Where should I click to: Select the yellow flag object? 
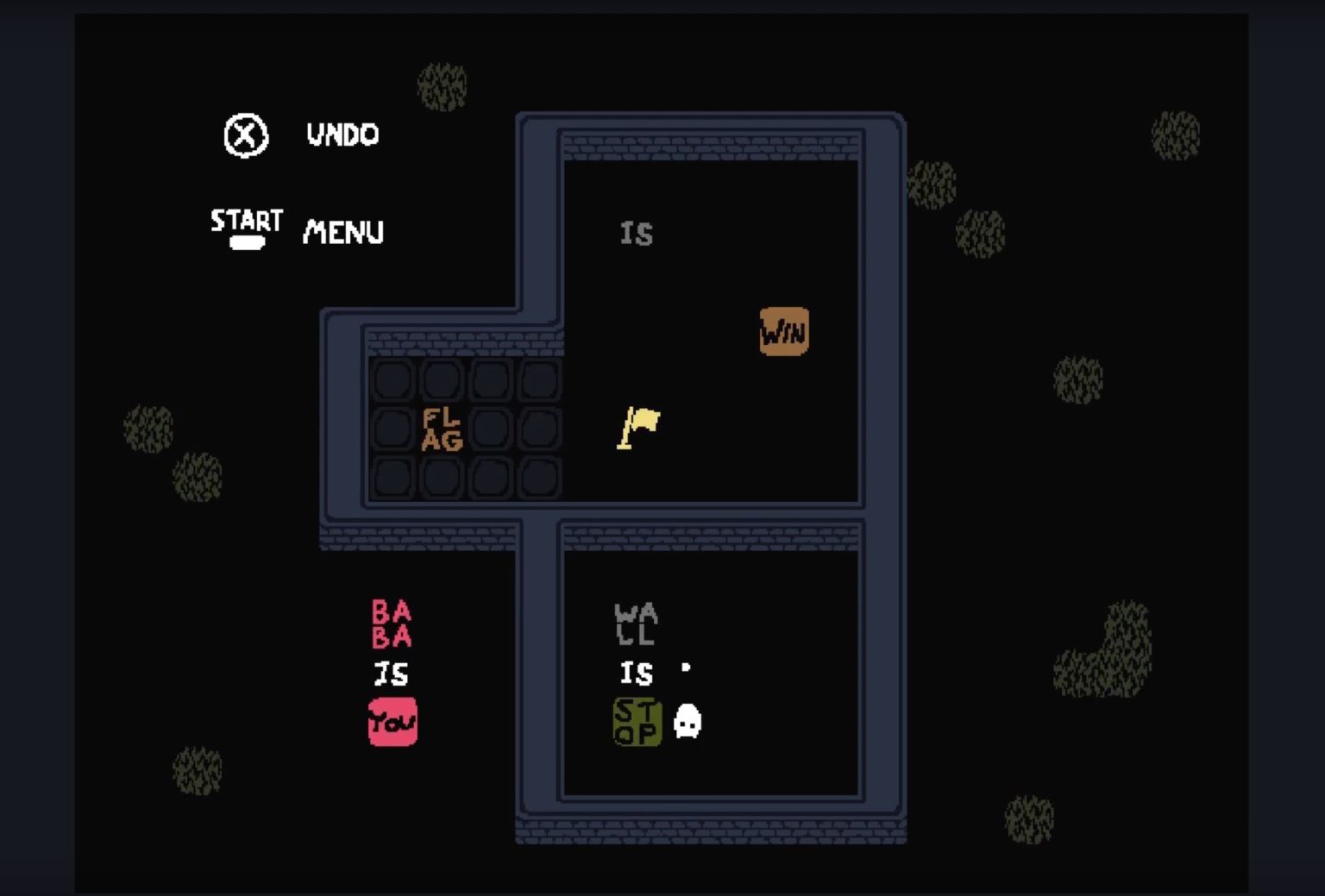click(x=638, y=424)
